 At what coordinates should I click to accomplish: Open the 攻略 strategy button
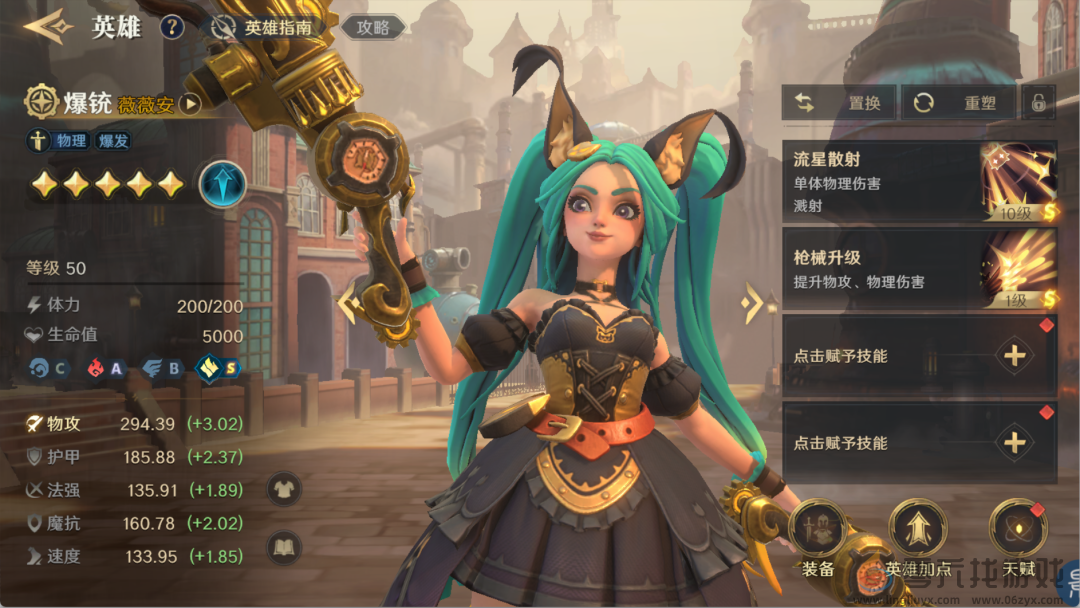coord(373,27)
